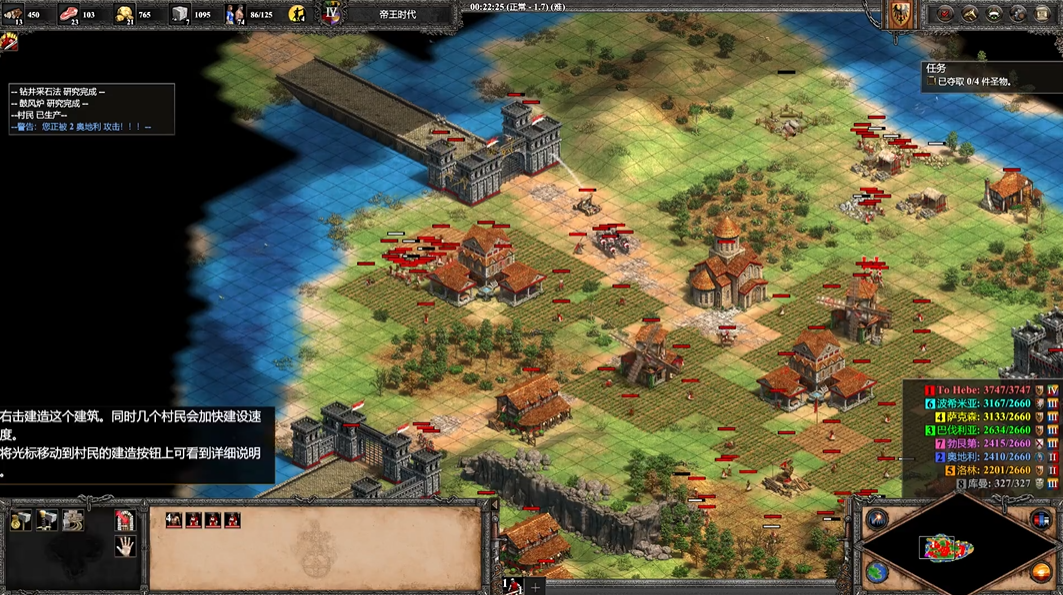This screenshot has width=1063, height=595.
Task: Open the diplomacy handshake menu
Action: 968,14
